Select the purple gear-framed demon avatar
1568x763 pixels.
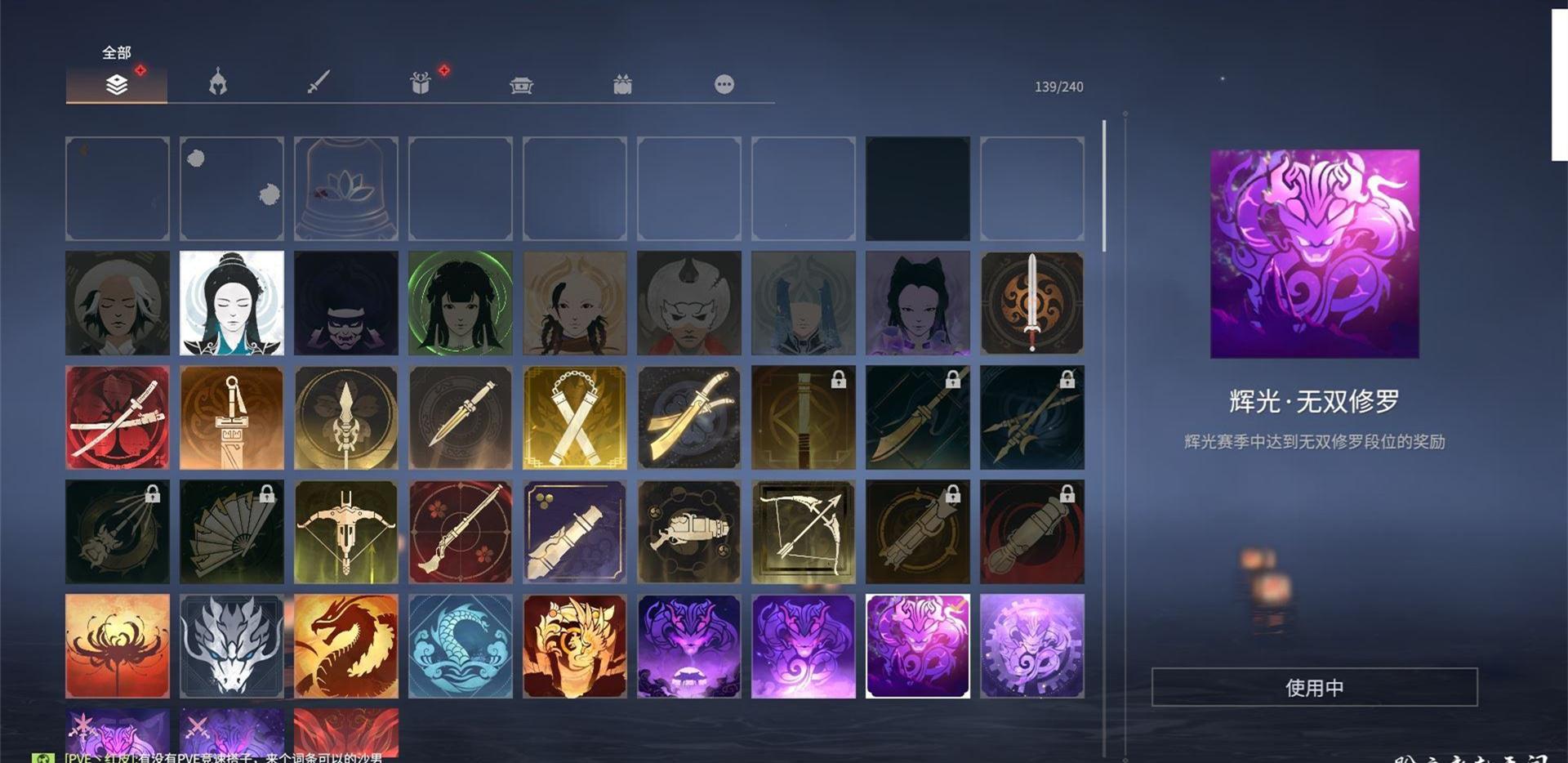(1032, 646)
